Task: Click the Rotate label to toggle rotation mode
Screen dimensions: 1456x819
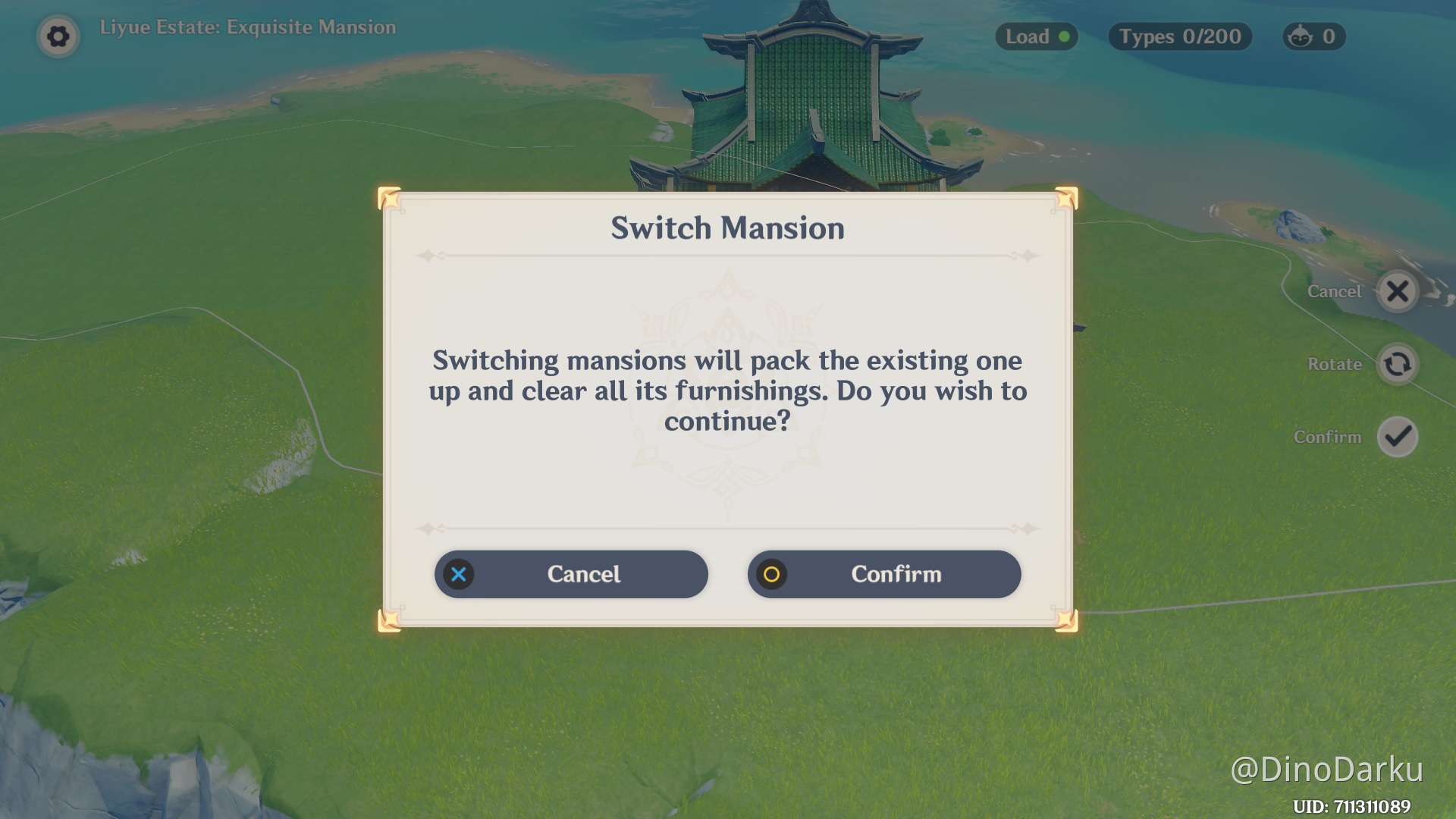Action: 1333,364
